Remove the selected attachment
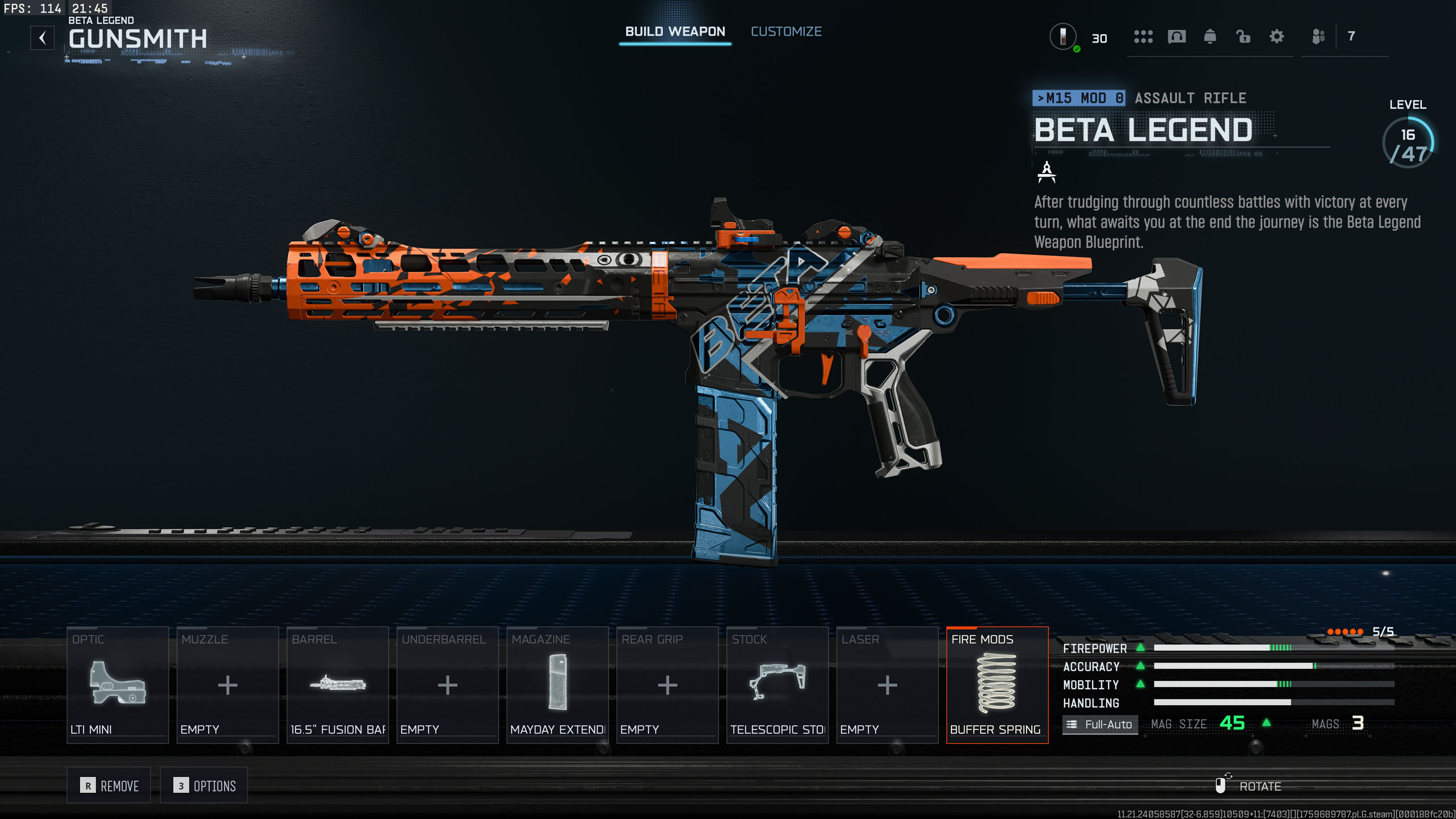 pyautogui.click(x=109, y=785)
